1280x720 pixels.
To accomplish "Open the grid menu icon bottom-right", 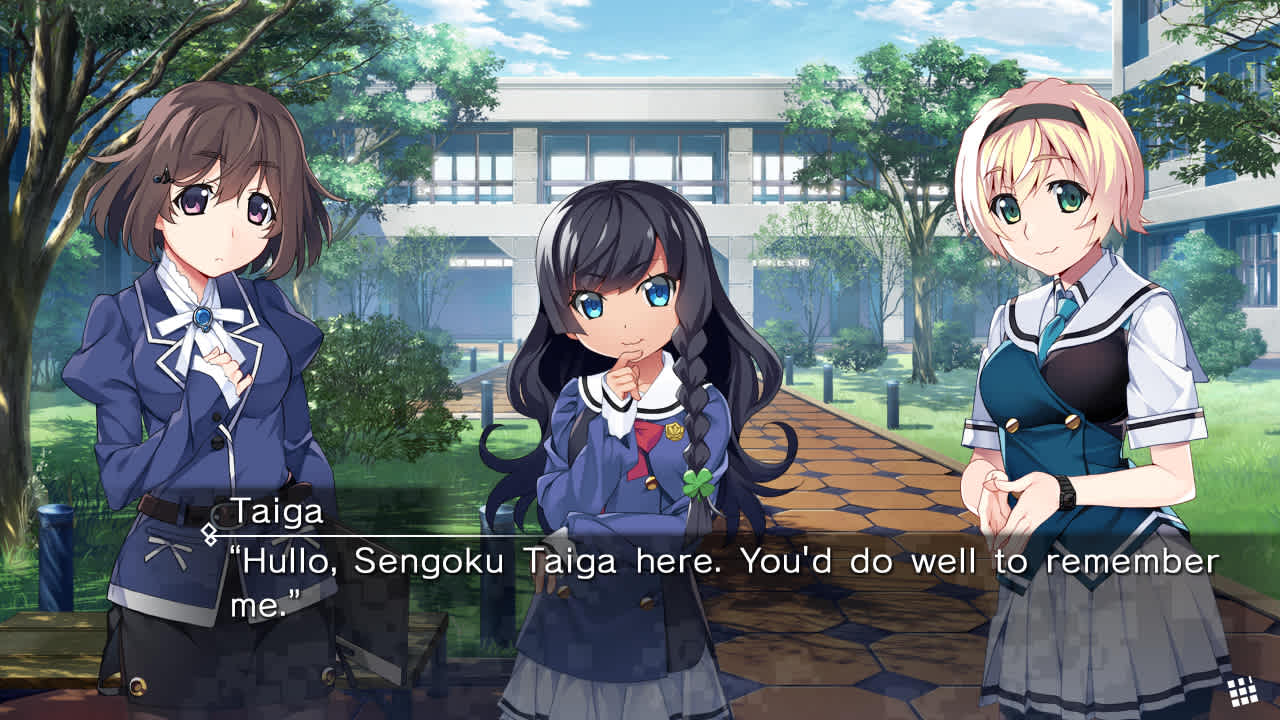I will [x=1241, y=690].
